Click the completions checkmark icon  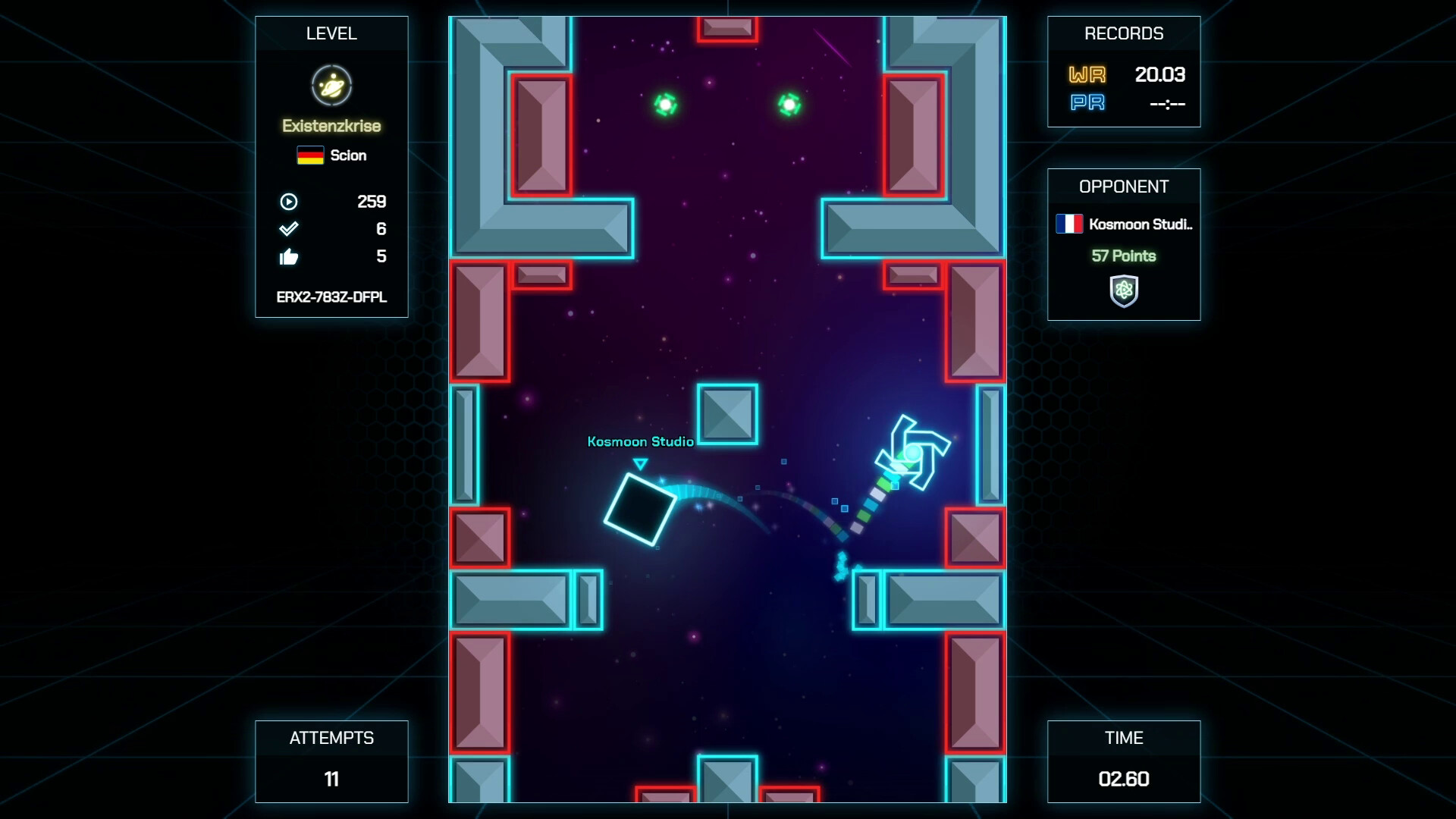289,229
